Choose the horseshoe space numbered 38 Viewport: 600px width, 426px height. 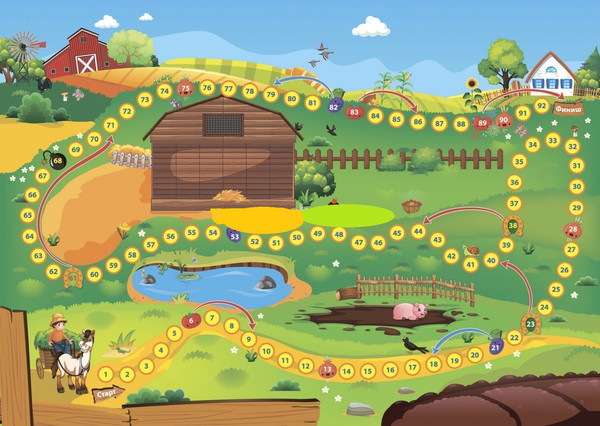click(x=513, y=227)
